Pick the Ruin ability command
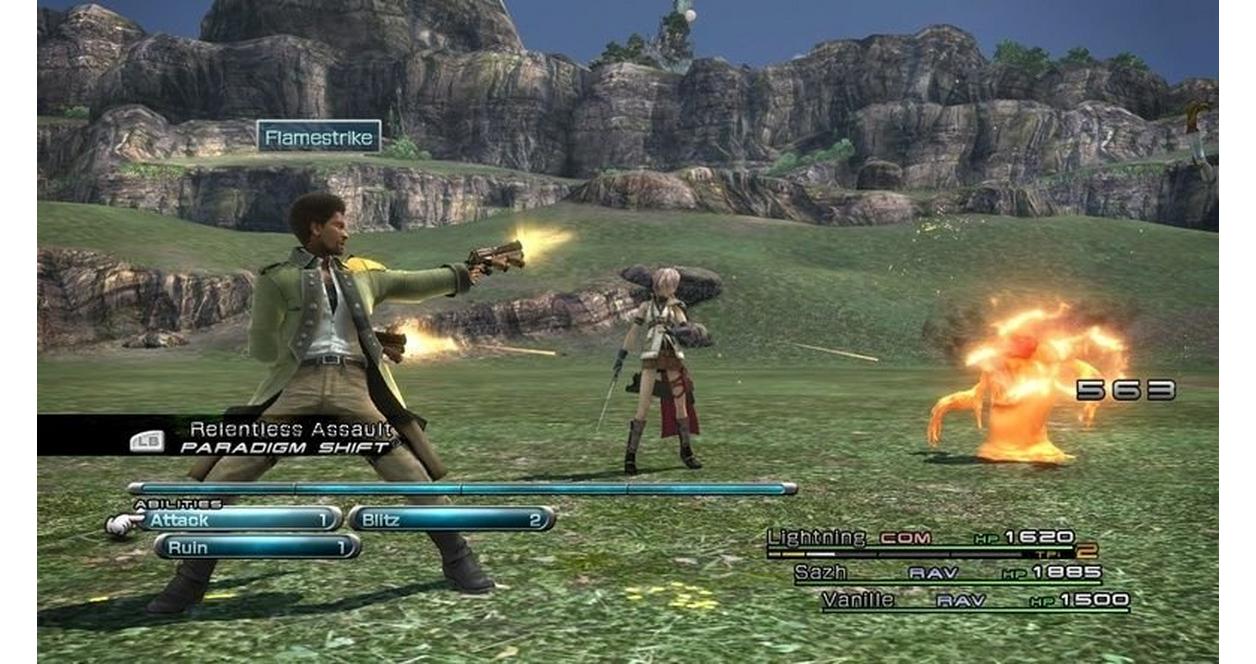 point(257,548)
